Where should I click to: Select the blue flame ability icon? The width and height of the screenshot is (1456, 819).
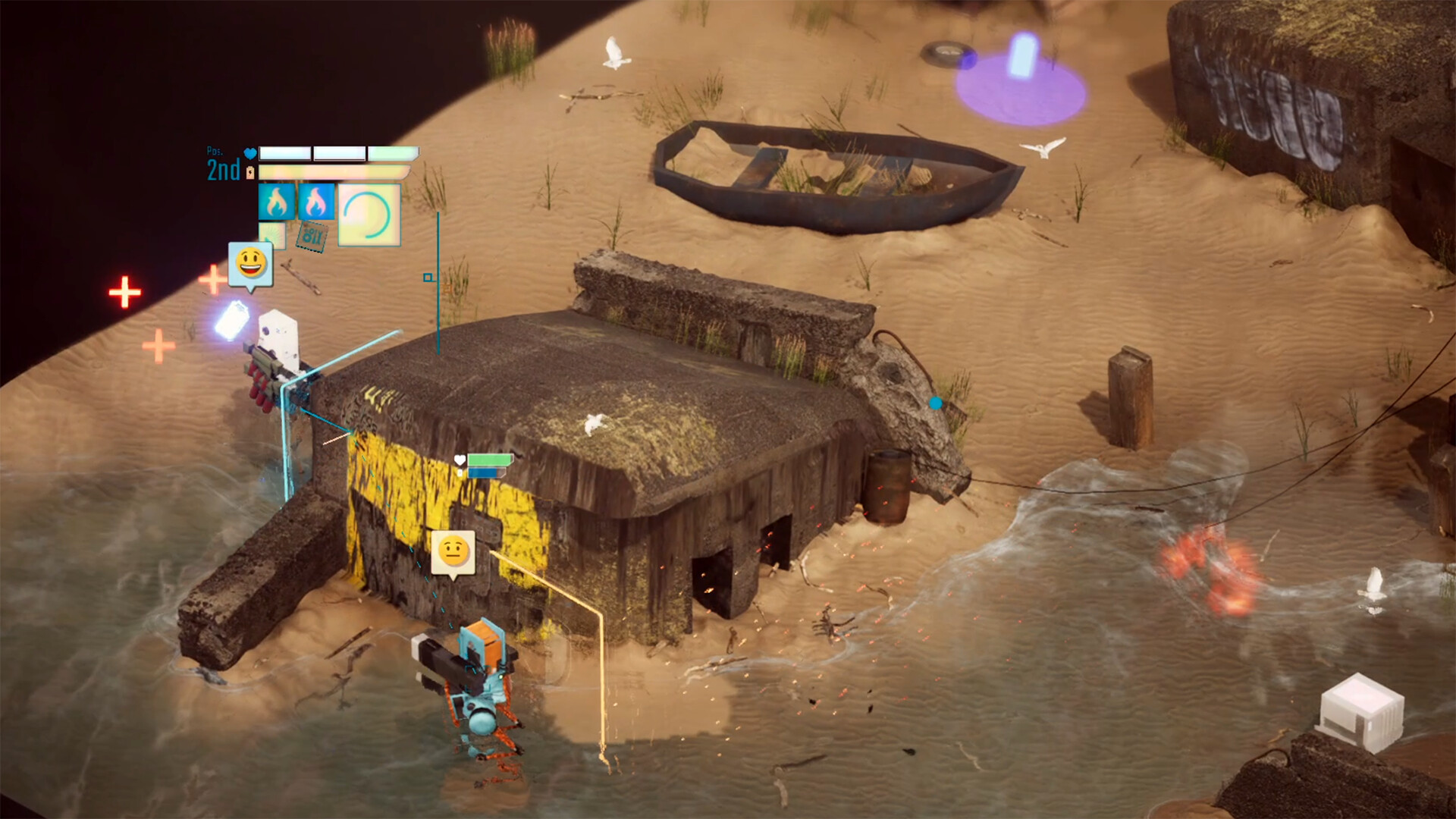(276, 202)
